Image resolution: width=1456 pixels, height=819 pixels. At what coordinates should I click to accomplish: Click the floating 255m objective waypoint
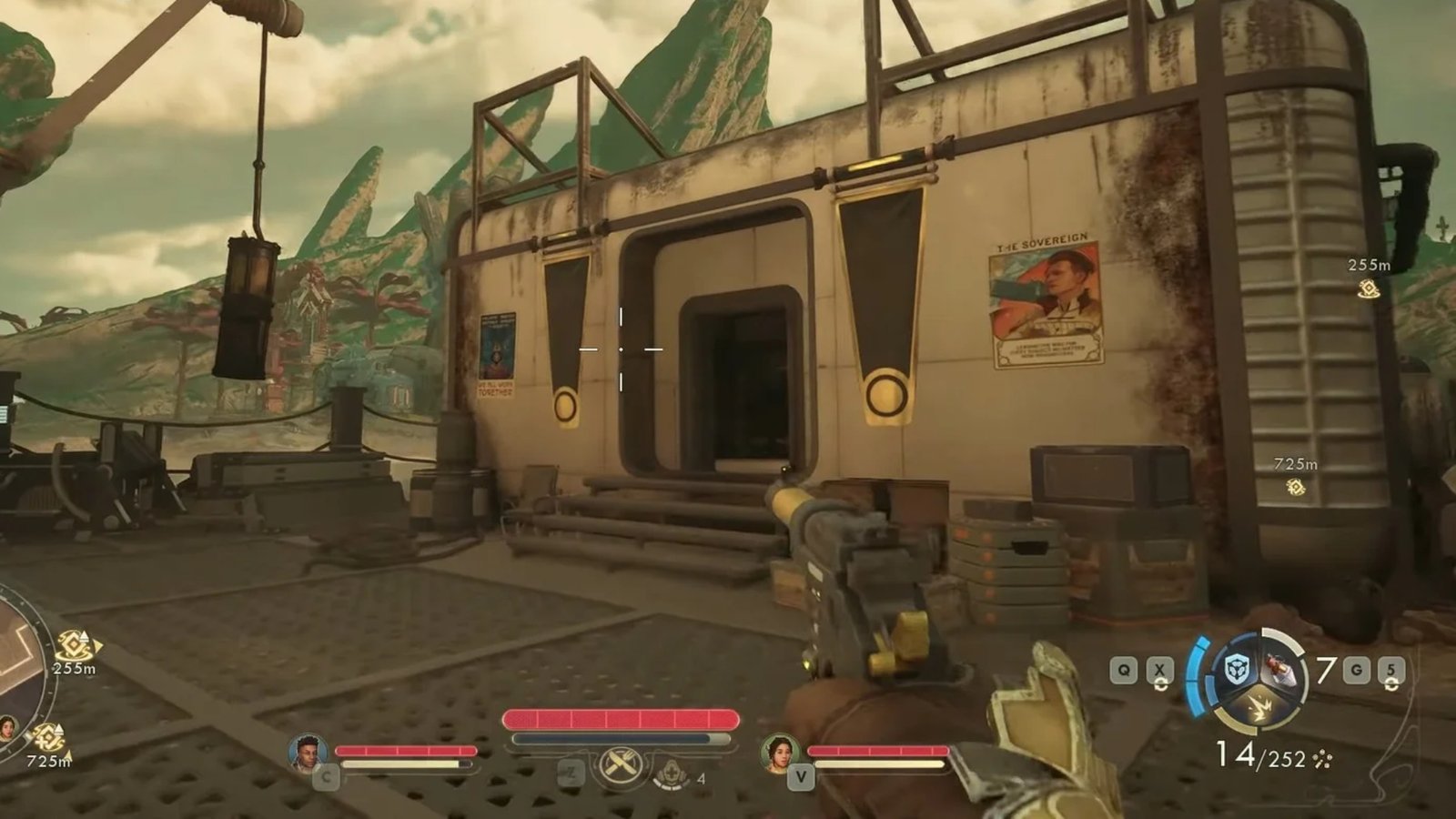click(x=1368, y=289)
